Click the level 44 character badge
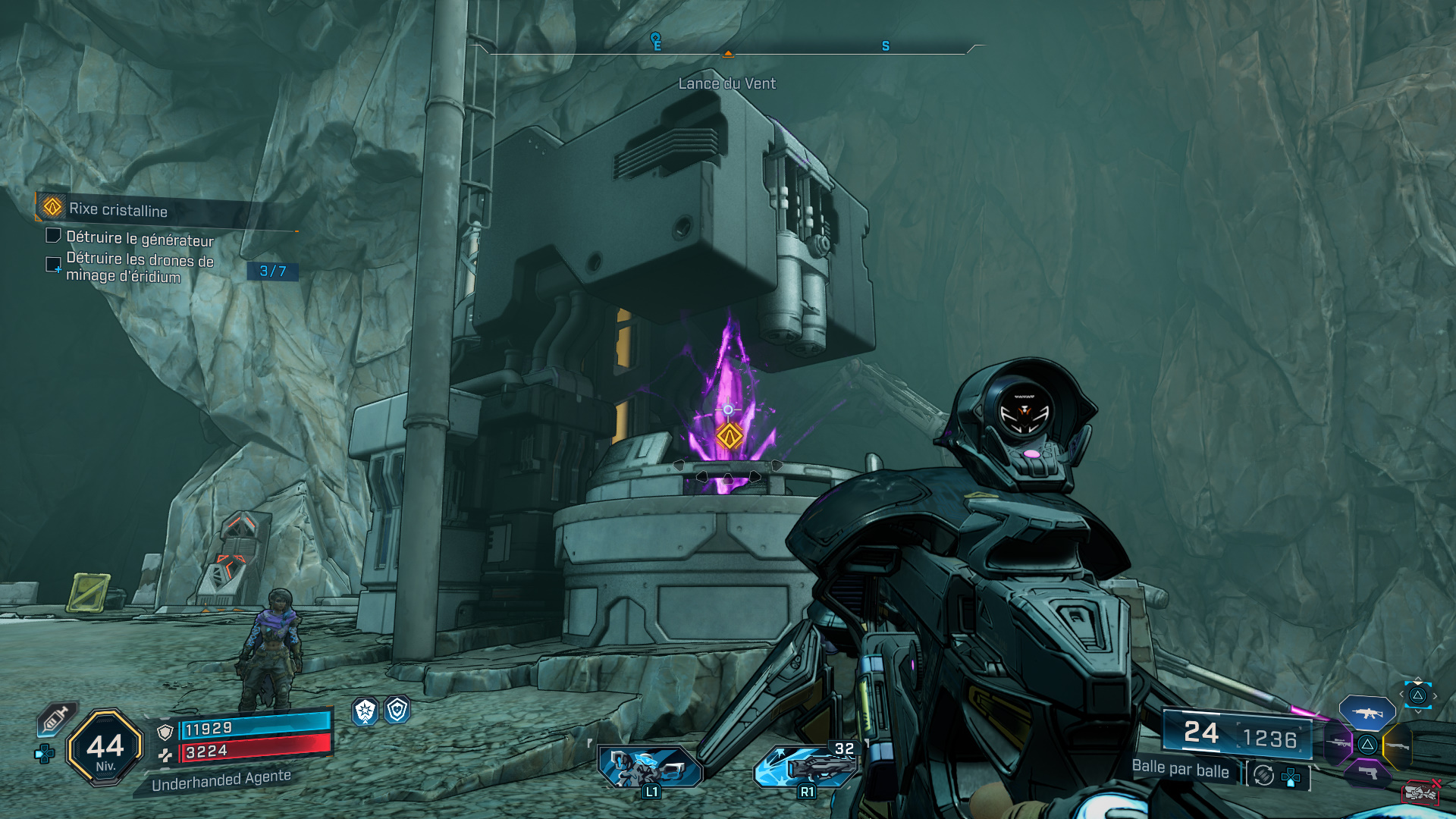 [105, 748]
